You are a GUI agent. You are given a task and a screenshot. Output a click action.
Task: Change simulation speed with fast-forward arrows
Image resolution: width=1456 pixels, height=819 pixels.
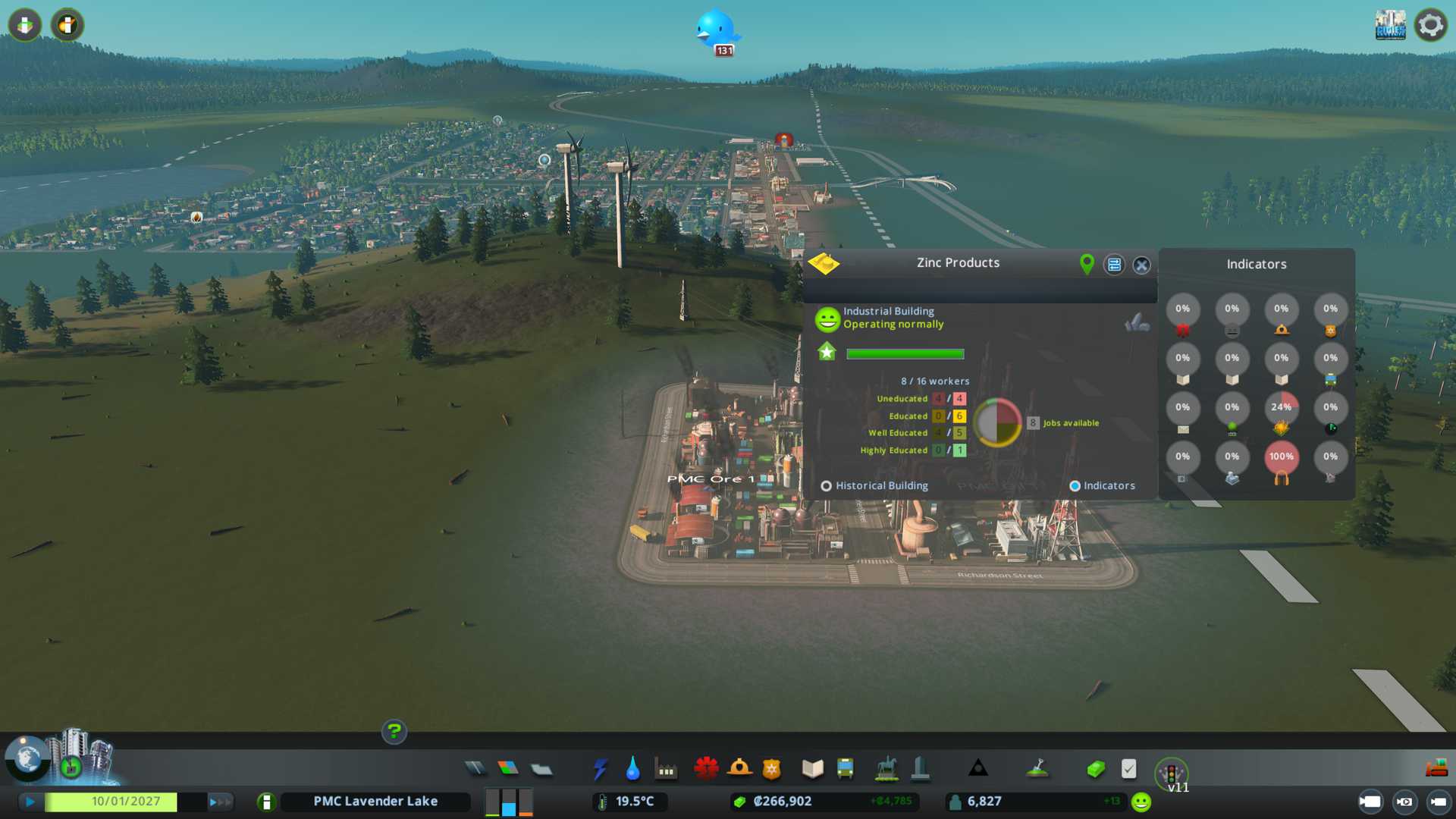[220, 802]
